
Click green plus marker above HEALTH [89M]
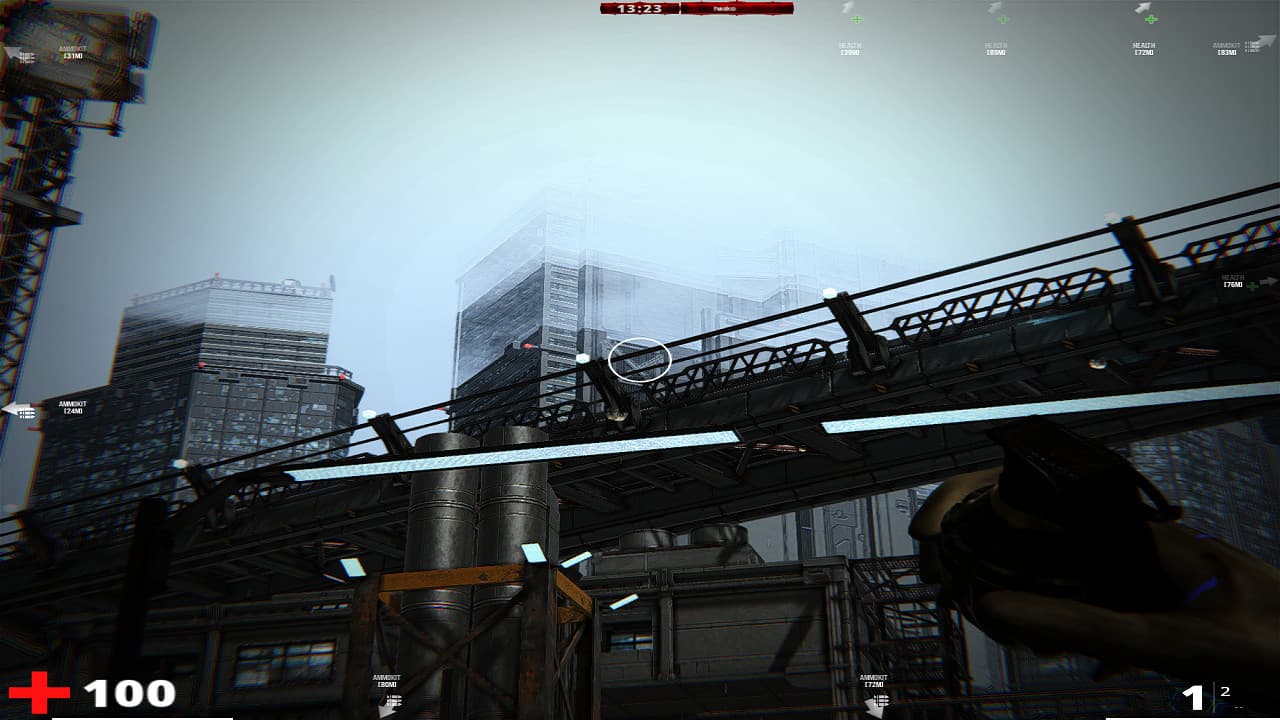1002,18
